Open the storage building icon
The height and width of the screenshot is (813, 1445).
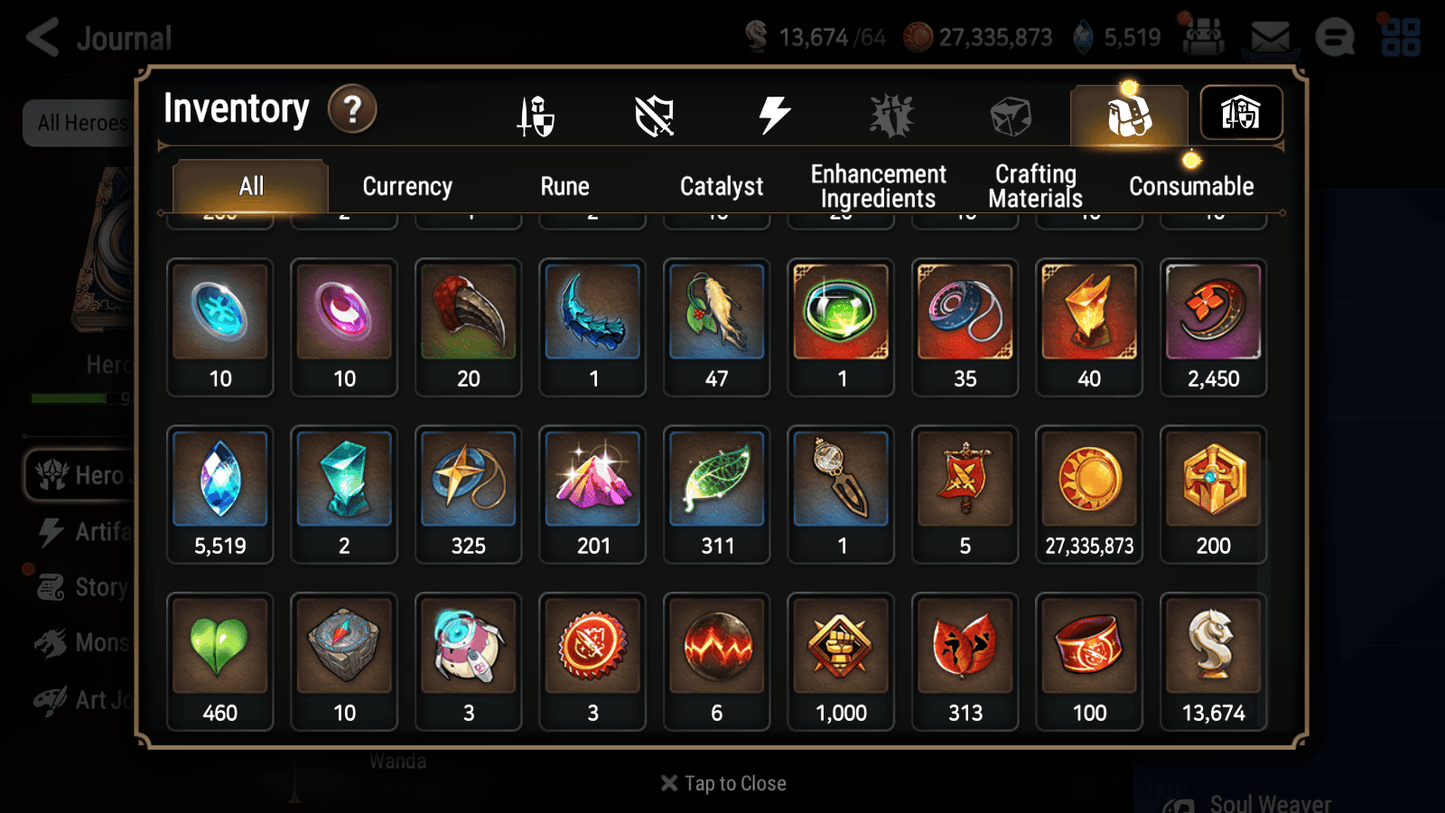[x=1240, y=113]
